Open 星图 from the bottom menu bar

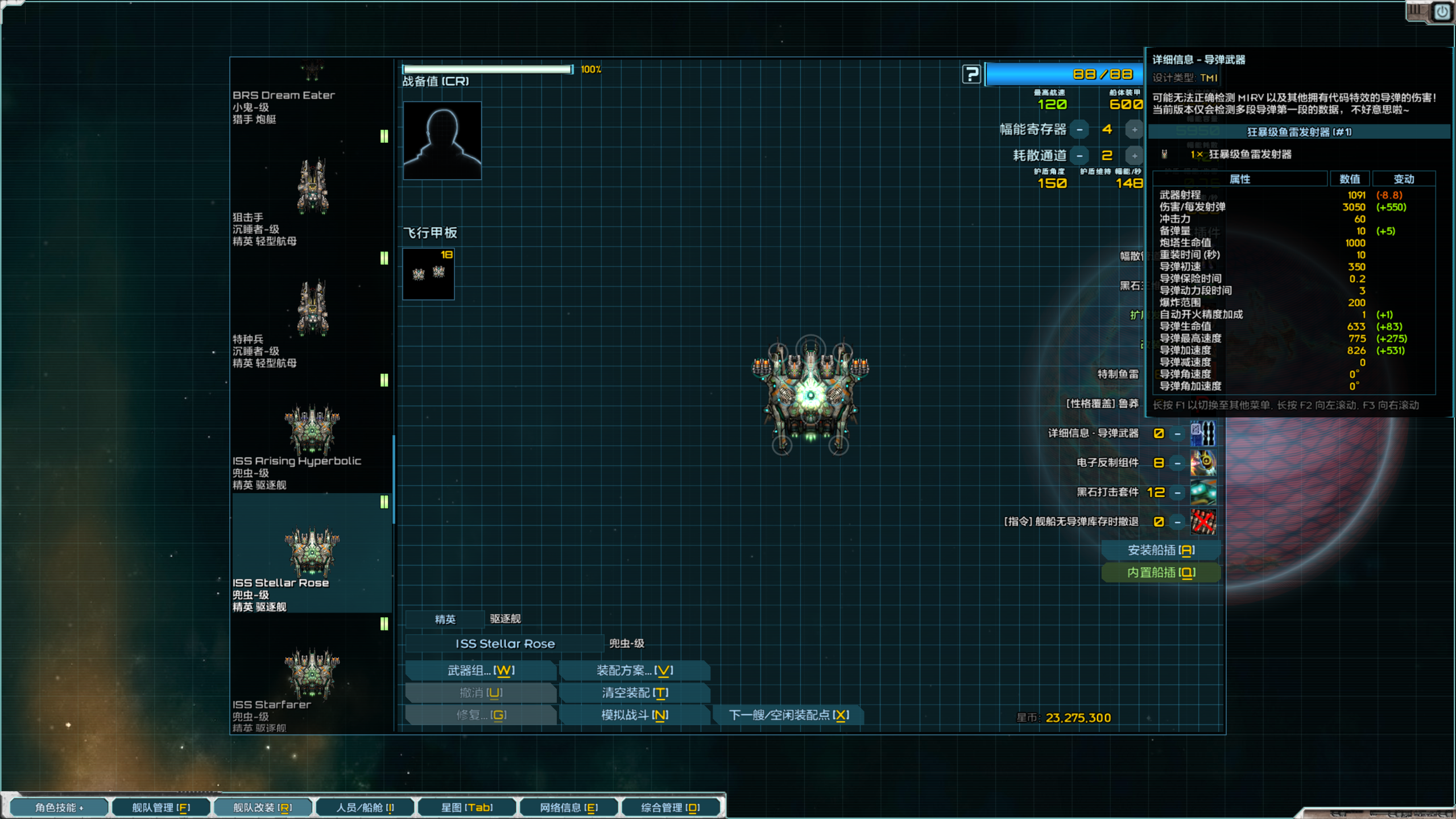click(x=466, y=807)
